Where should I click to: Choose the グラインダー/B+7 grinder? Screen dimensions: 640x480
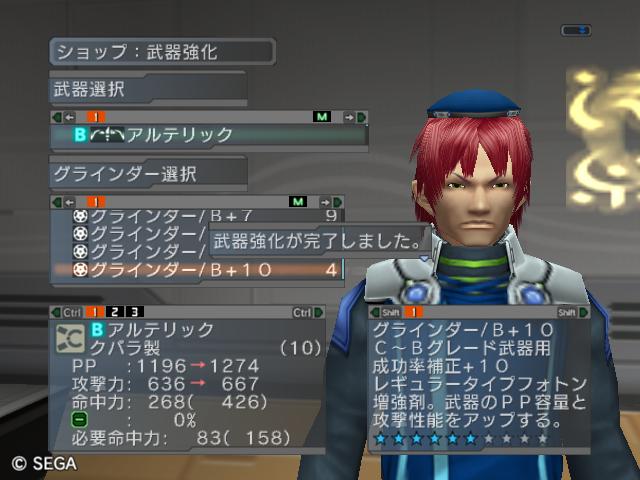point(200,216)
